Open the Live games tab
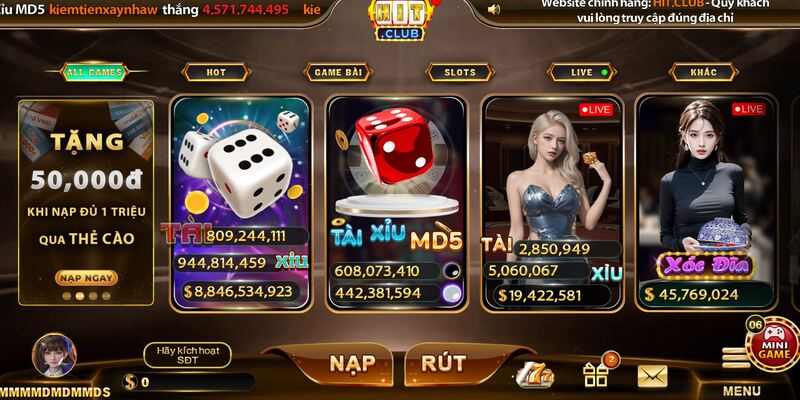The height and width of the screenshot is (400, 800). [x=582, y=72]
